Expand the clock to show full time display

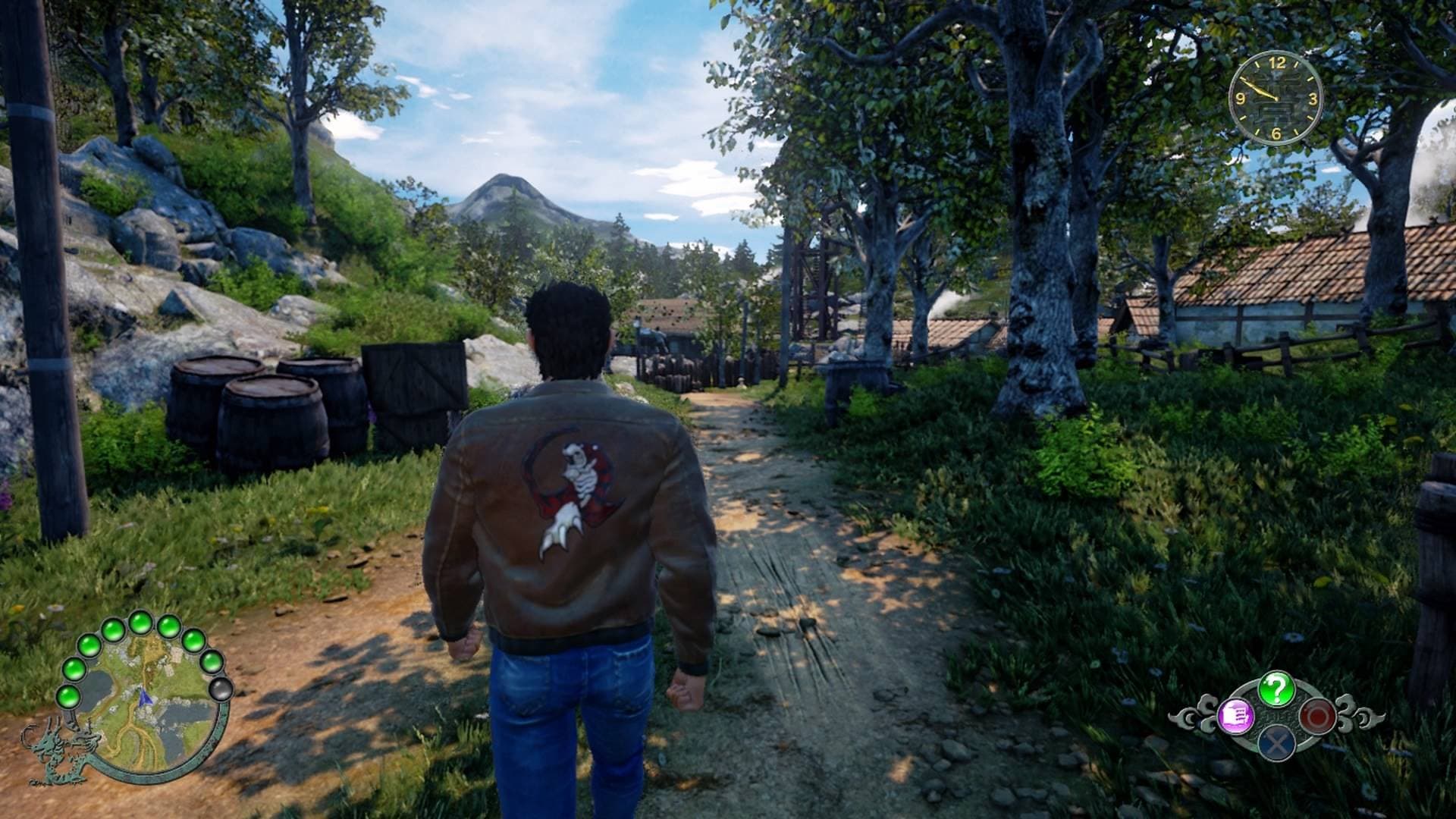click(x=1277, y=99)
